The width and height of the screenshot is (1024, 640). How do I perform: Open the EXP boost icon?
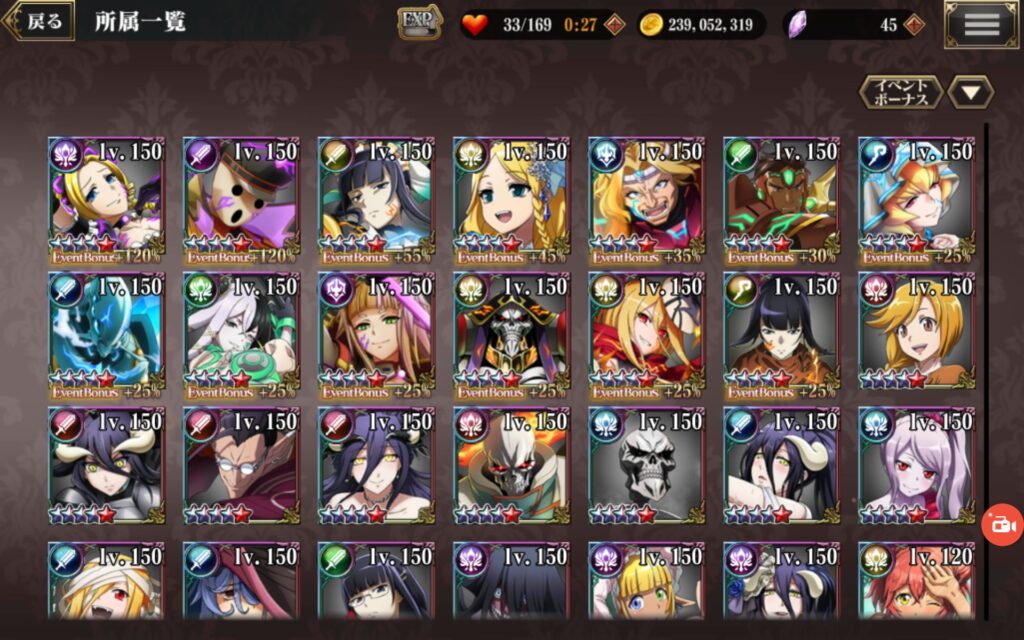click(420, 22)
